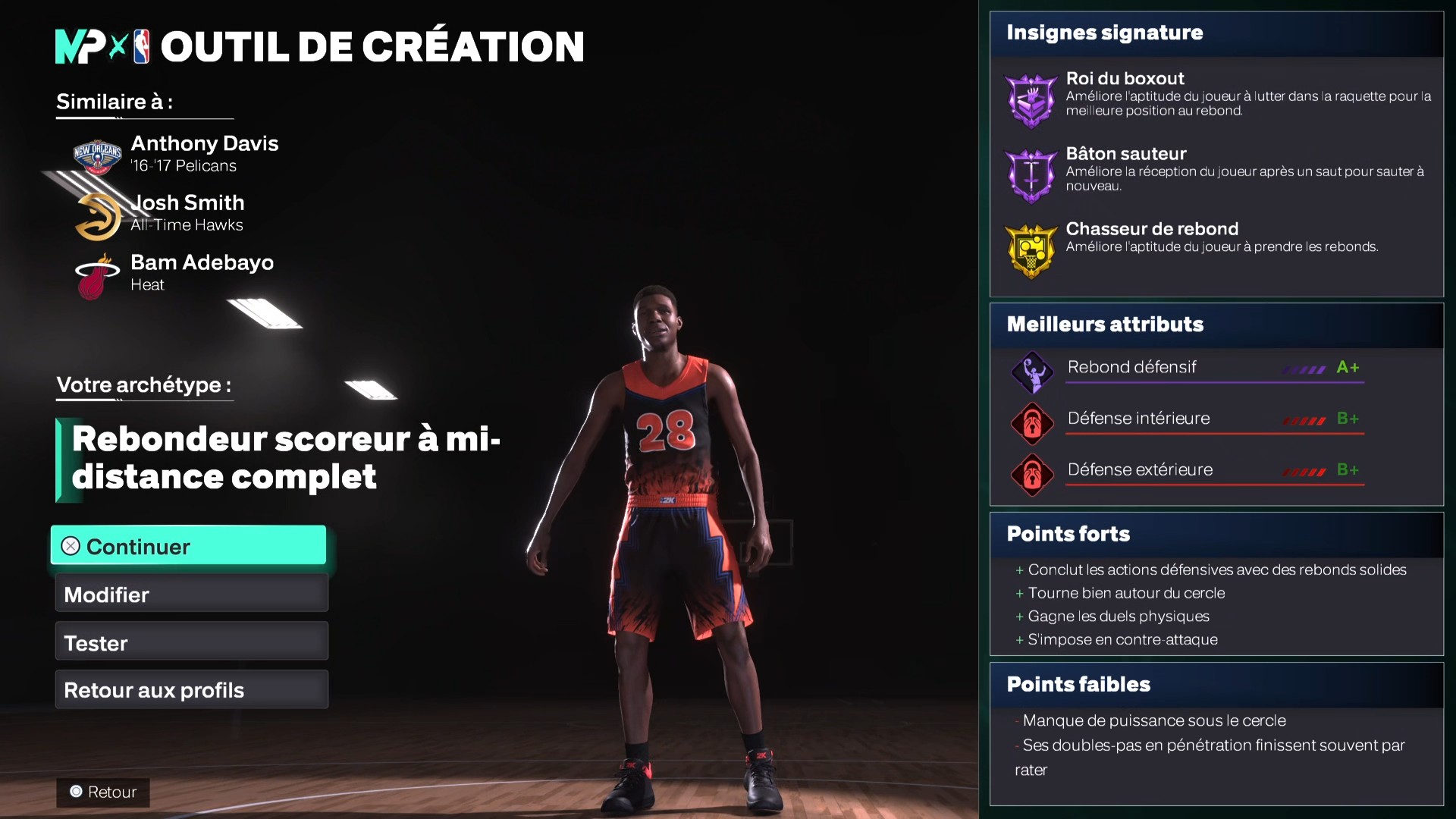
Task: Click the A+ rating for Rebond défensif
Action: (1348, 367)
